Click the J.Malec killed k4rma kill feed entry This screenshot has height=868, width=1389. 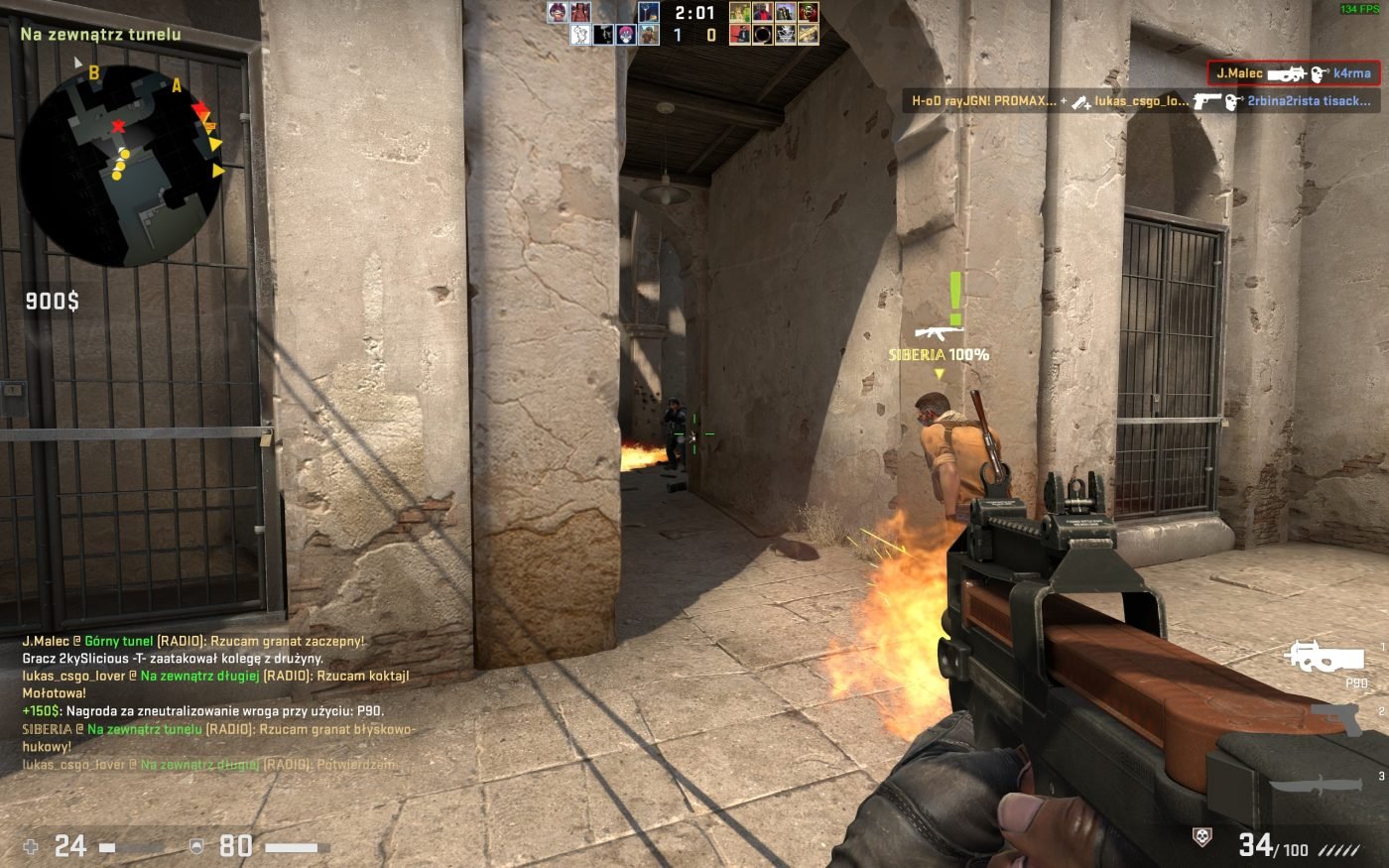(1293, 73)
